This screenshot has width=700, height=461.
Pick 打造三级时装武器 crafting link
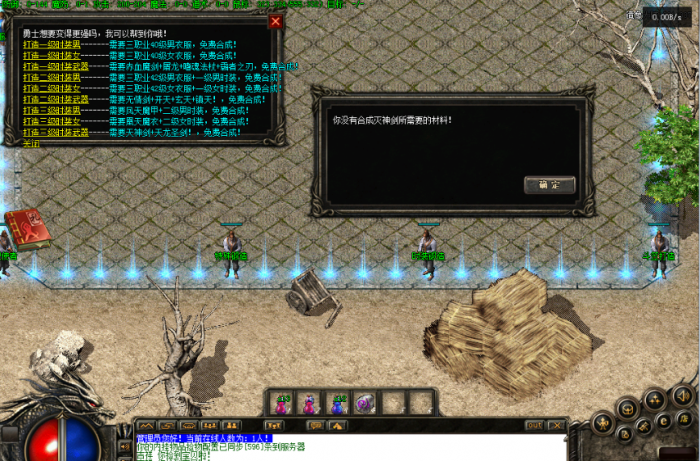point(54,132)
